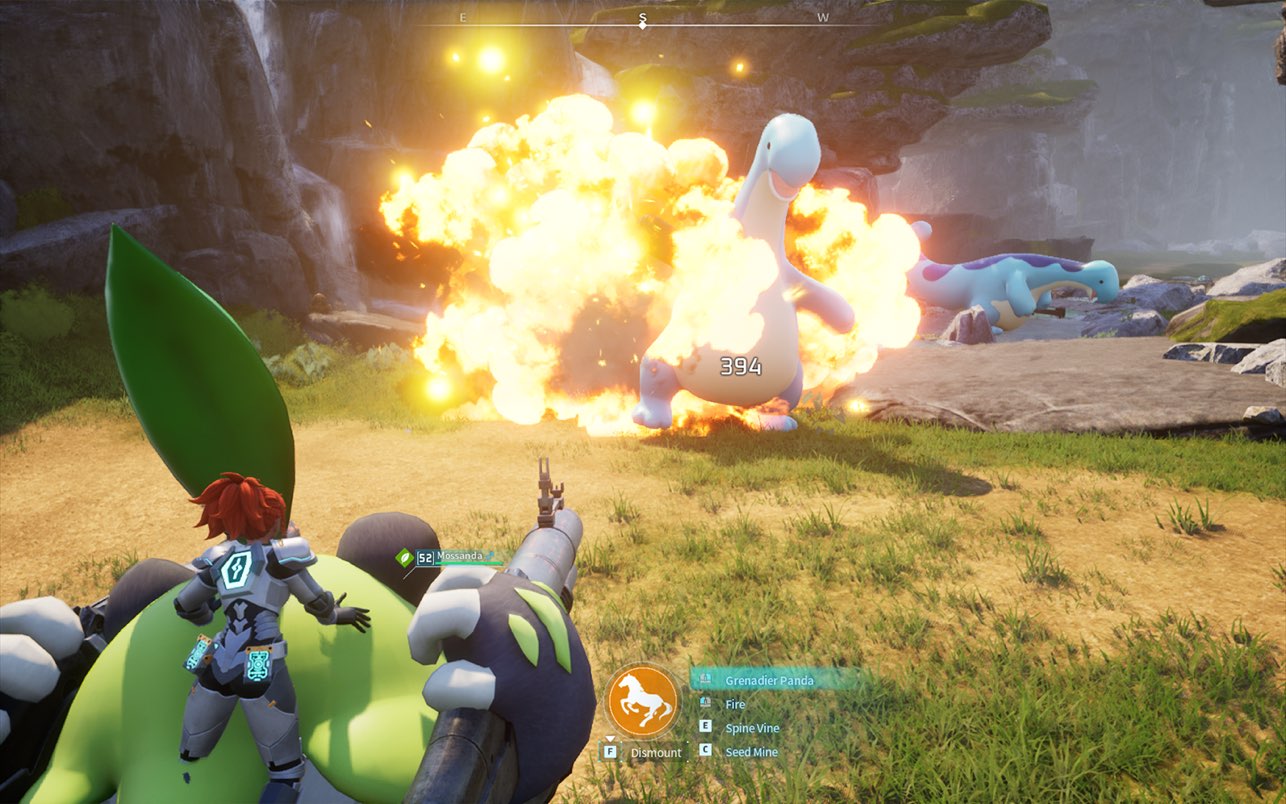This screenshot has height=804, width=1286.
Task: Click the orange horse mount icon
Action: (643, 701)
